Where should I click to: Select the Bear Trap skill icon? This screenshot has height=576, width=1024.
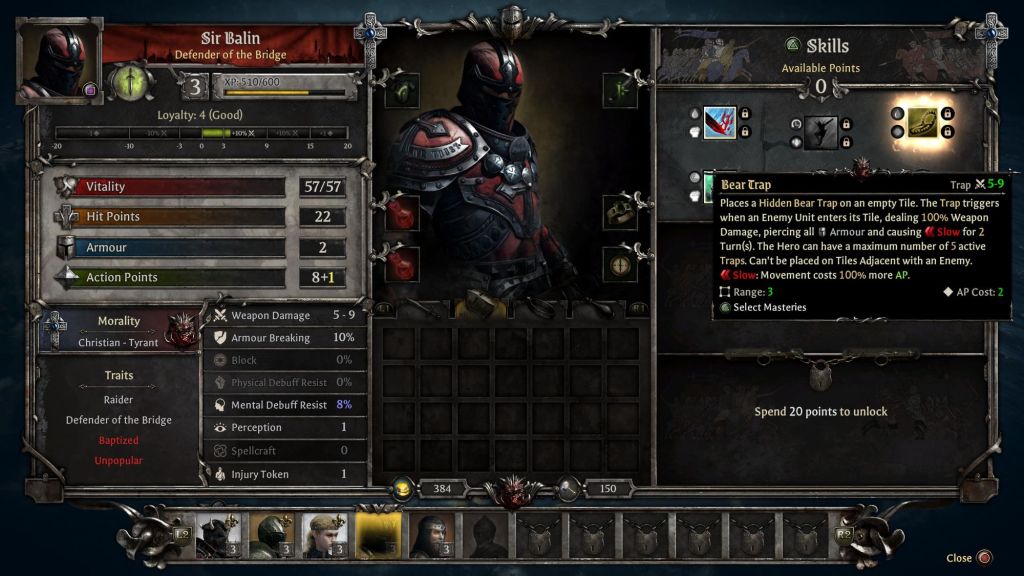tap(922, 122)
